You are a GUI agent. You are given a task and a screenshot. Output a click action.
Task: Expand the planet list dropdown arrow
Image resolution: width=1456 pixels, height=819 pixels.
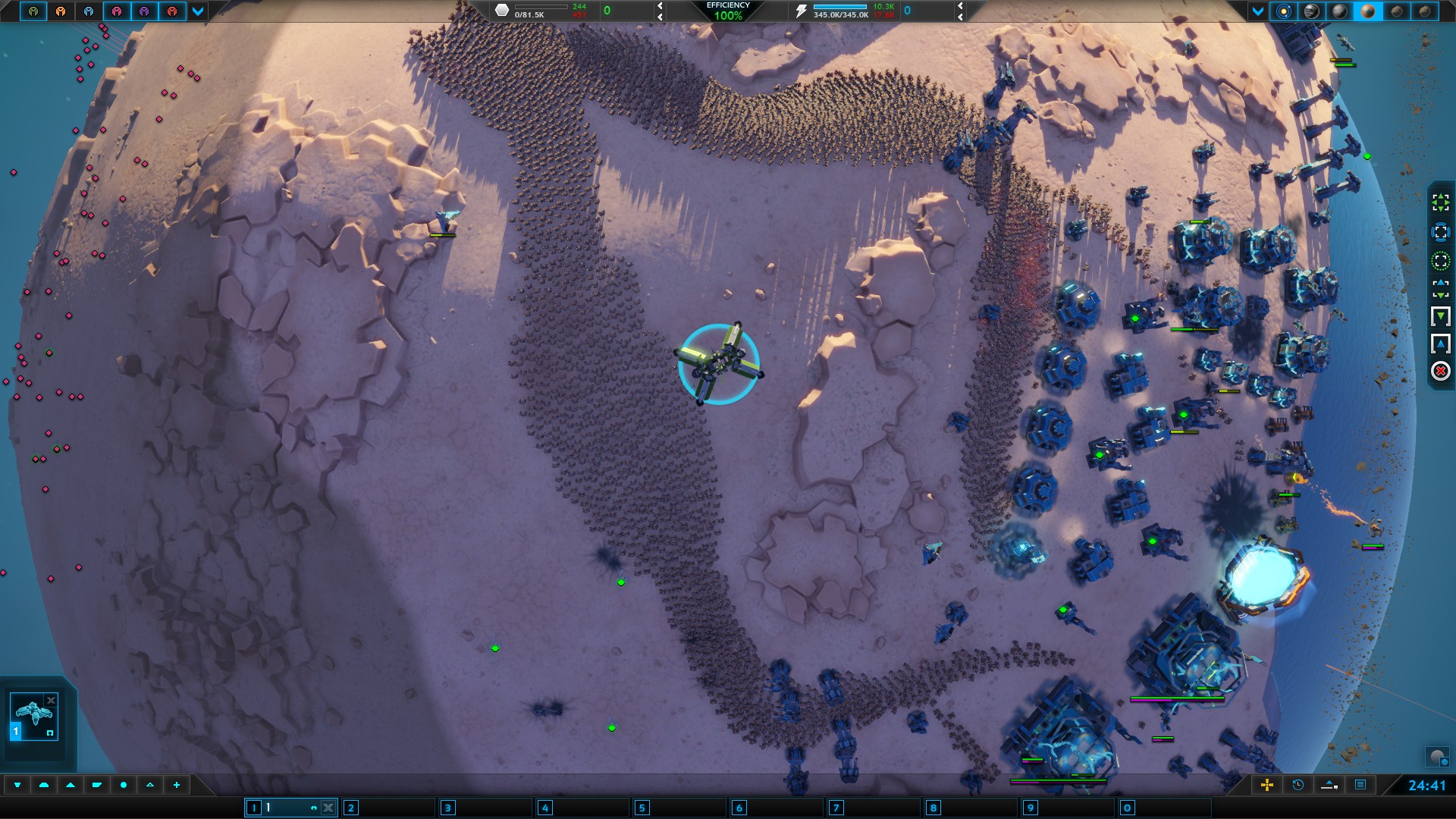coord(1258,11)
